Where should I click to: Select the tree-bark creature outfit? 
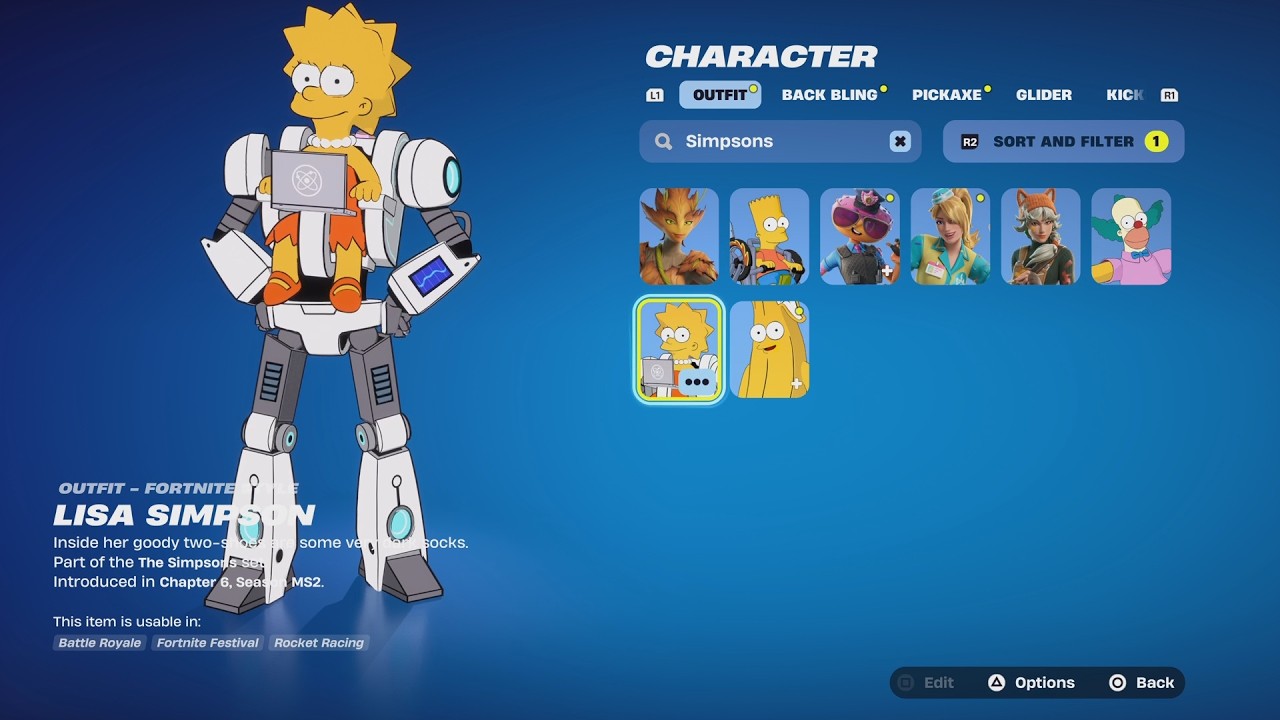679,237
